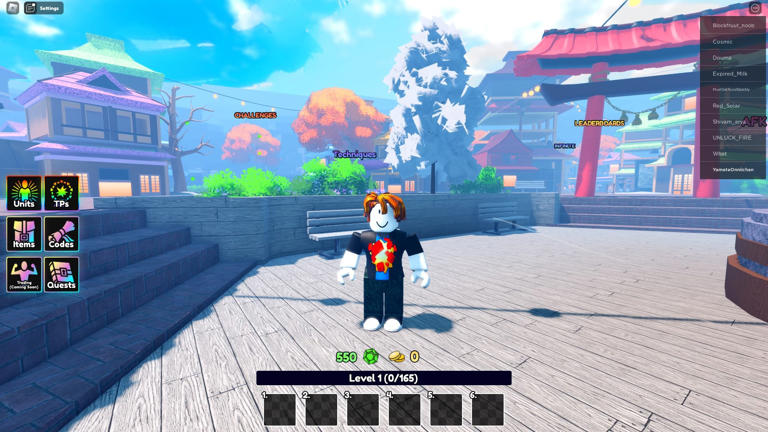Viewport: 768px width, 432px height.
Task: Select Red_Solar in the player list
Action: tap(733, 106)
